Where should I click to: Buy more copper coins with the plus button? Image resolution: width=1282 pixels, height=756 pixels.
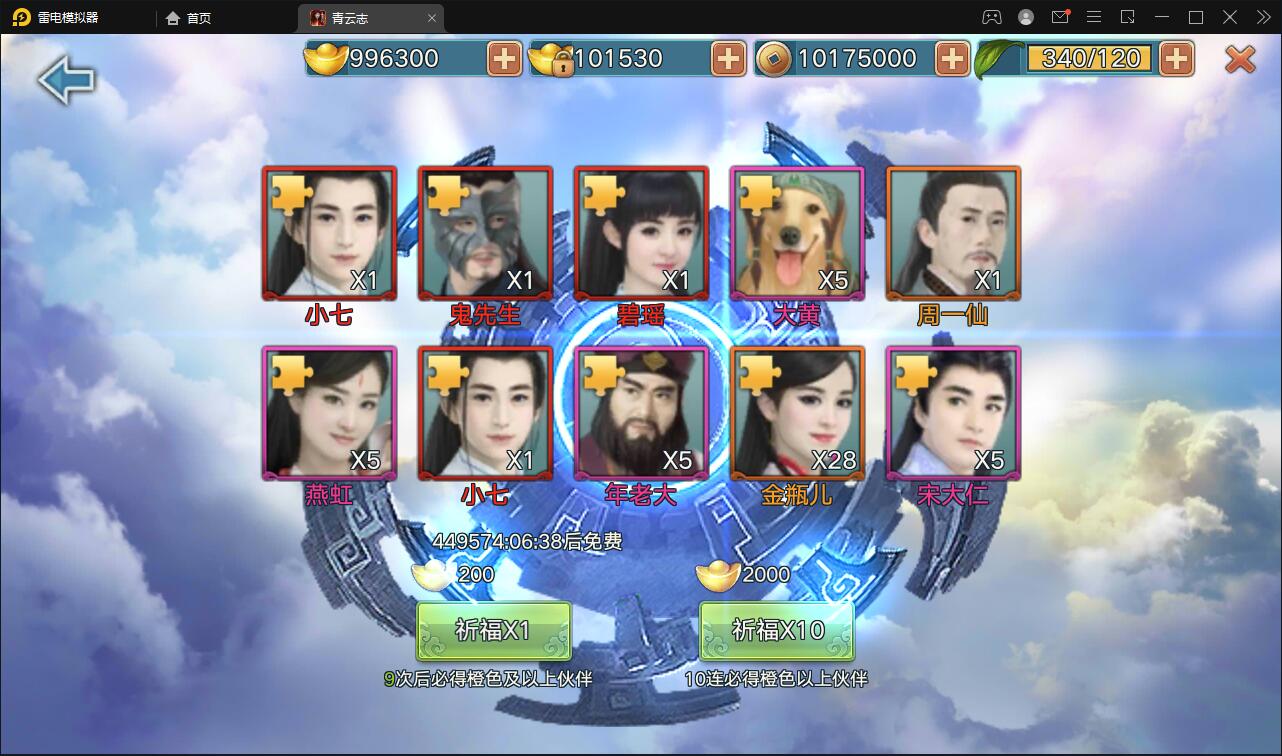coord(952,59)
